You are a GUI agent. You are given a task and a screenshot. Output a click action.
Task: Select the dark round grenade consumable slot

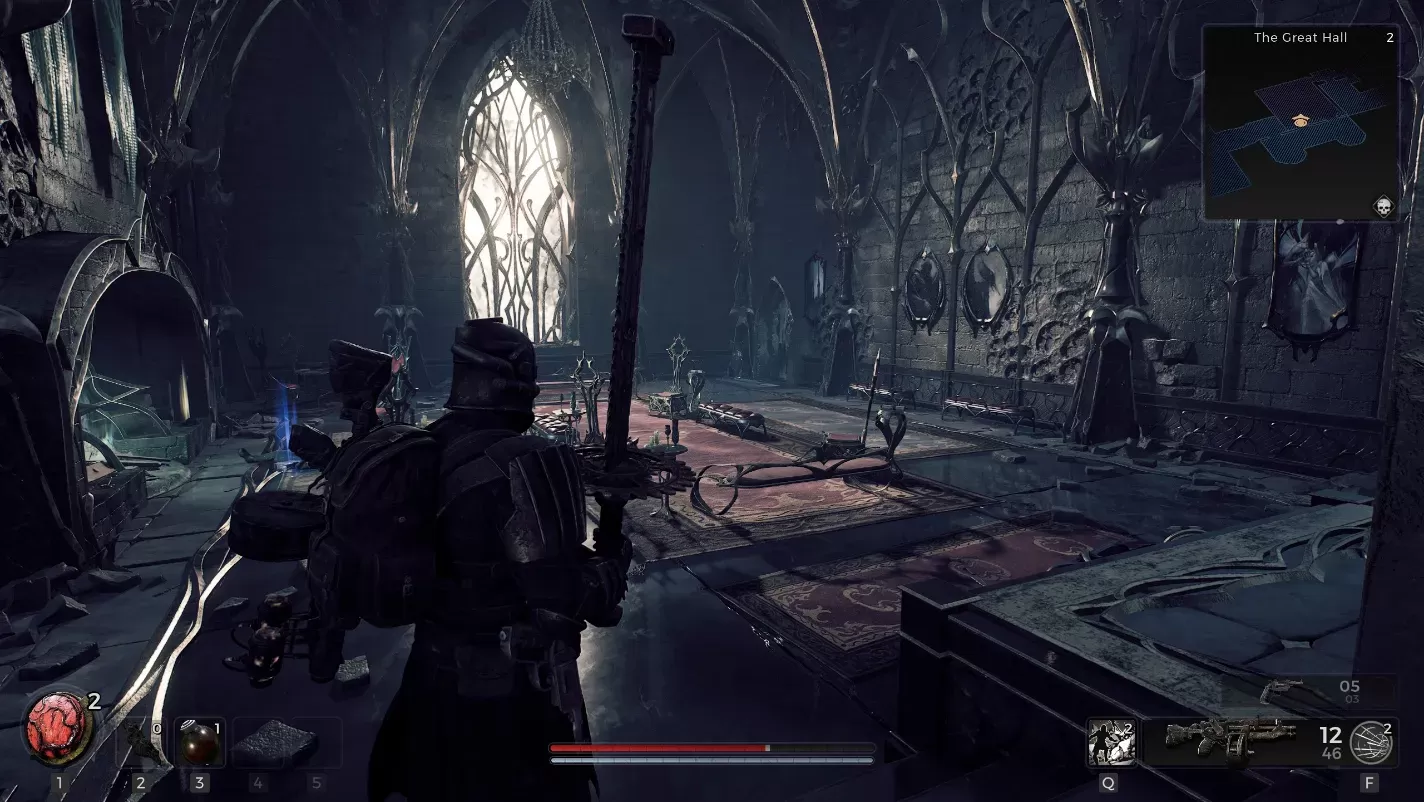coord(198,742)
